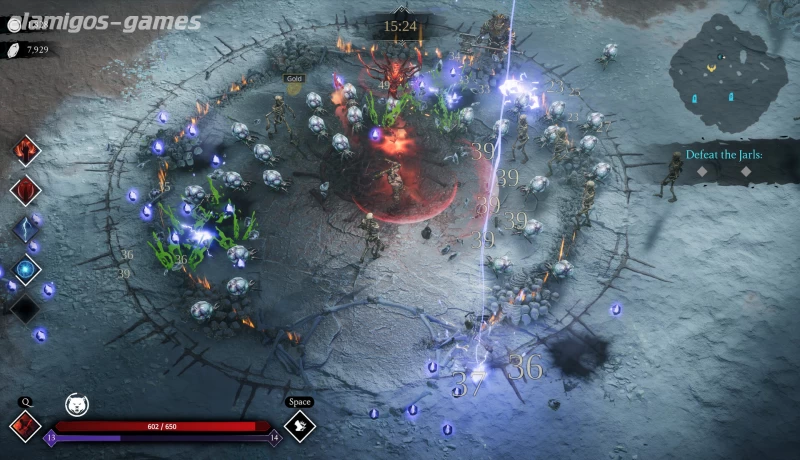Click the empty black diamond ability slot

click(x=25, y=308)
